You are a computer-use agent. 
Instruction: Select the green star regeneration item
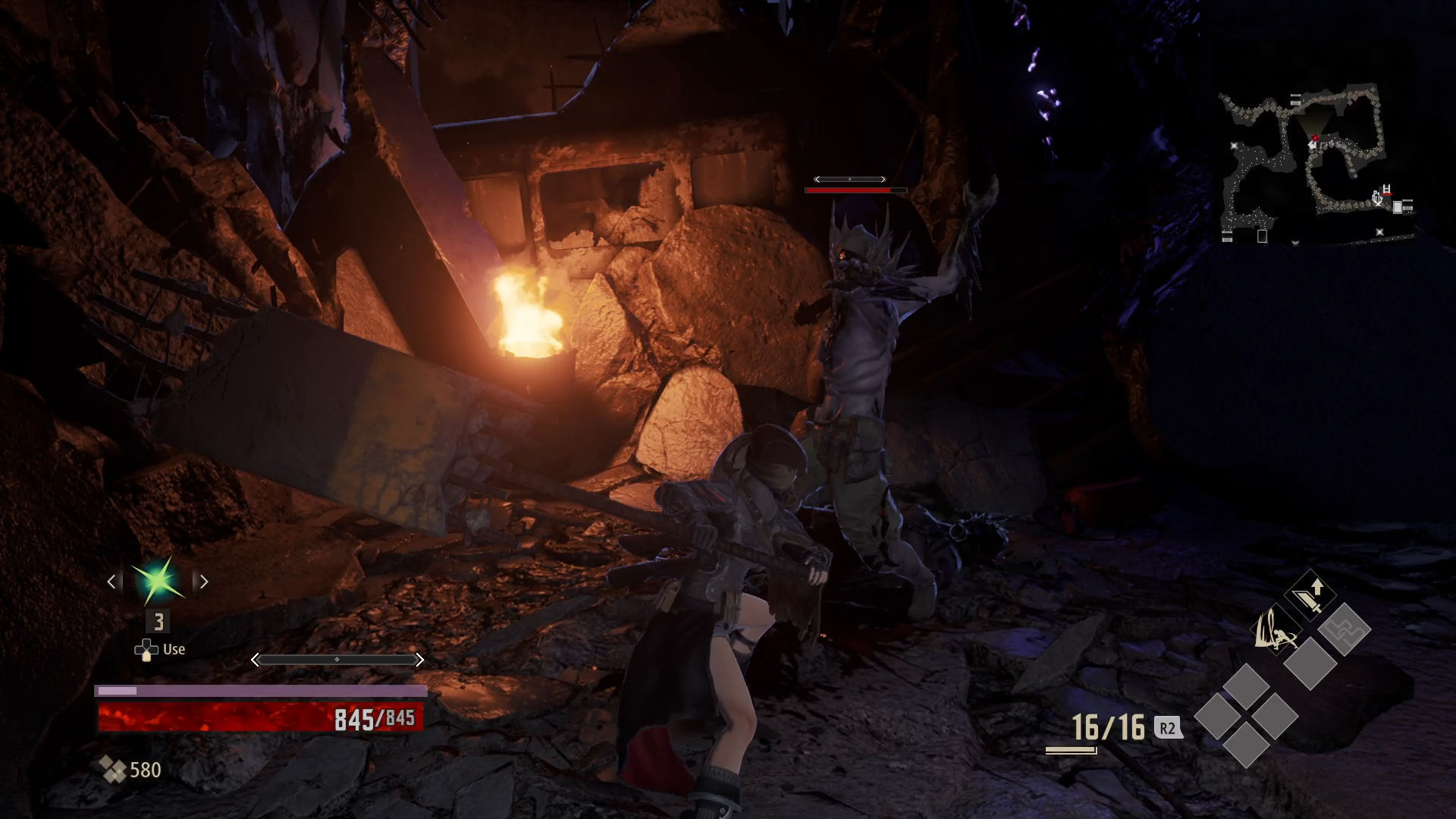coord(158,582)
